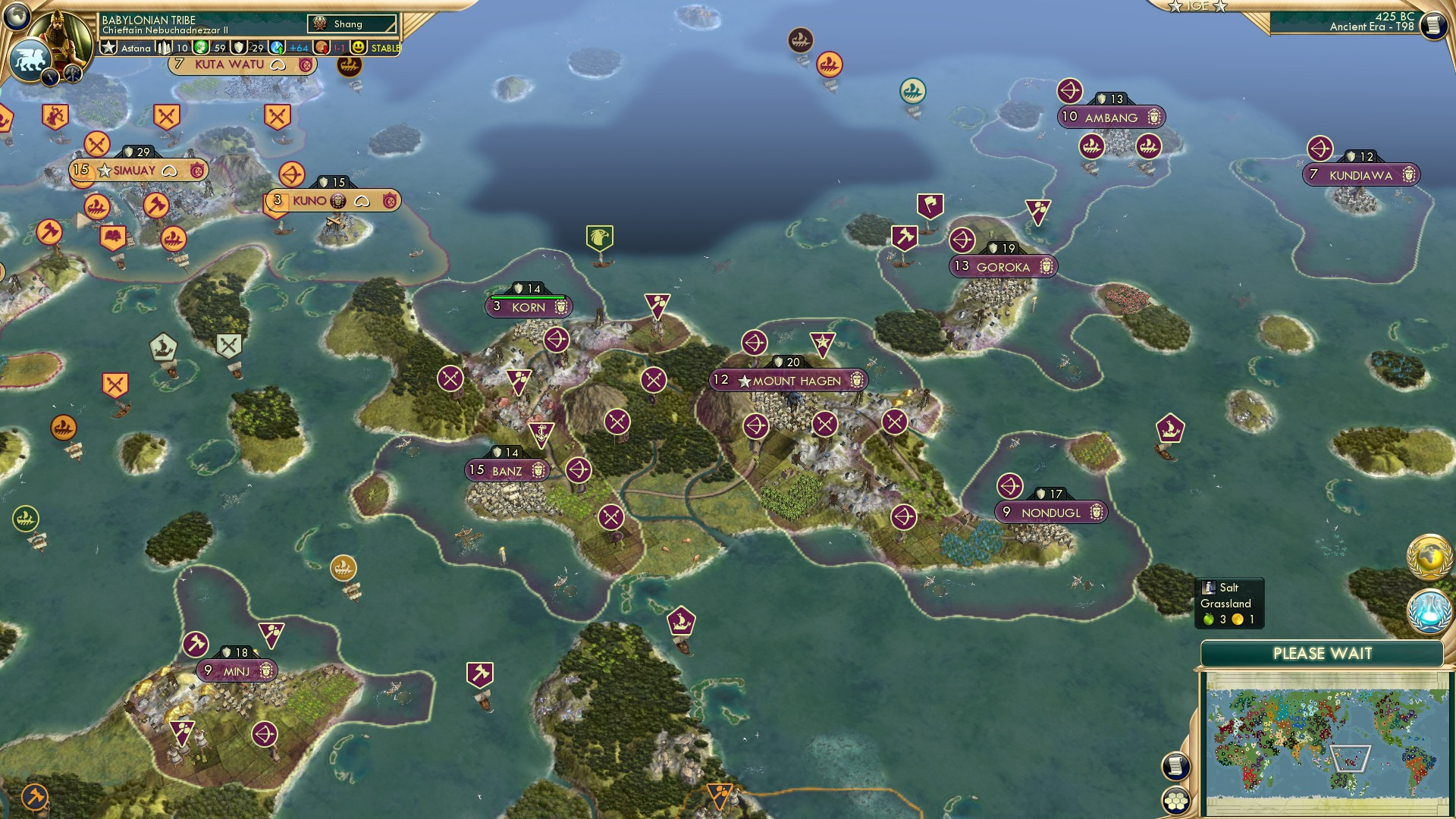Viewport: 1456px width, 819px height.
Task: Click the culture shield icon showing 29
Action: coord(240,47)
